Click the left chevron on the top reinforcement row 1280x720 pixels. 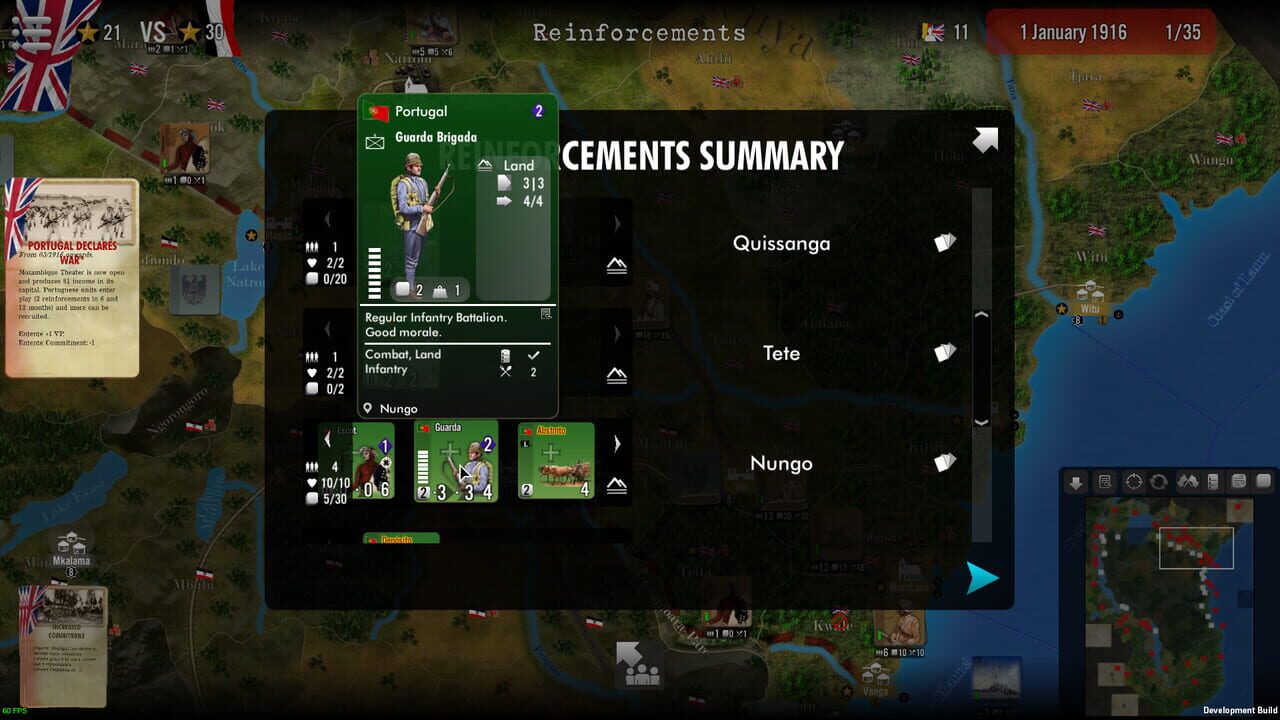pos(328,220)
